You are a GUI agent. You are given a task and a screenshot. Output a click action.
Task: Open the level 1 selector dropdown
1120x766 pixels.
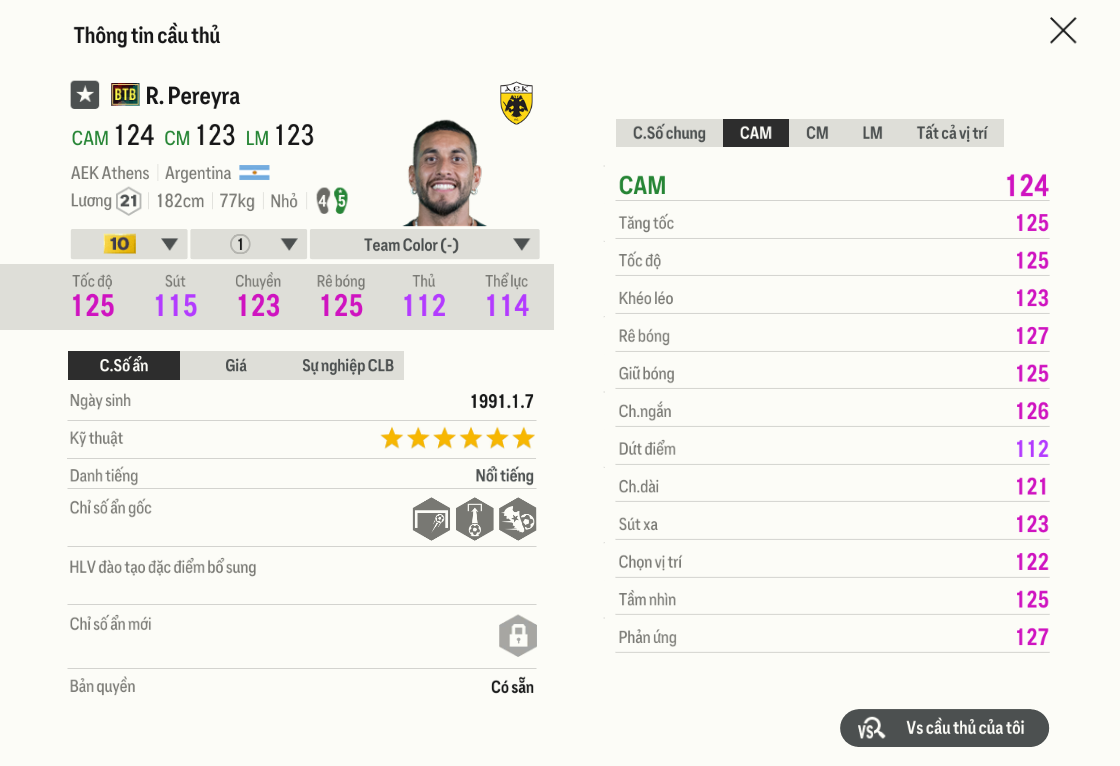pyautogui.click(x=249, y=244)
